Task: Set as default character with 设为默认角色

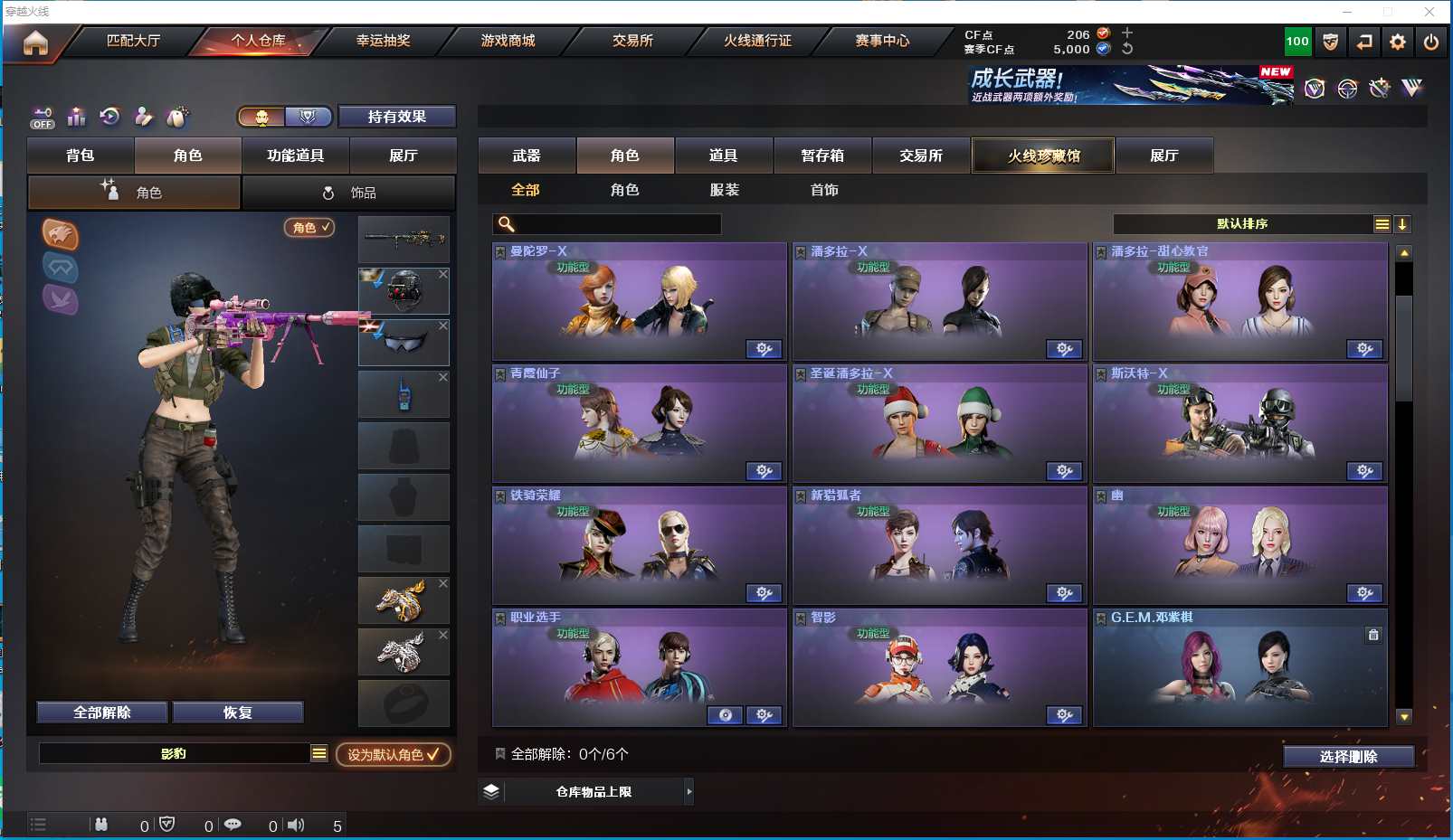Action: click(x=393, y=754)
